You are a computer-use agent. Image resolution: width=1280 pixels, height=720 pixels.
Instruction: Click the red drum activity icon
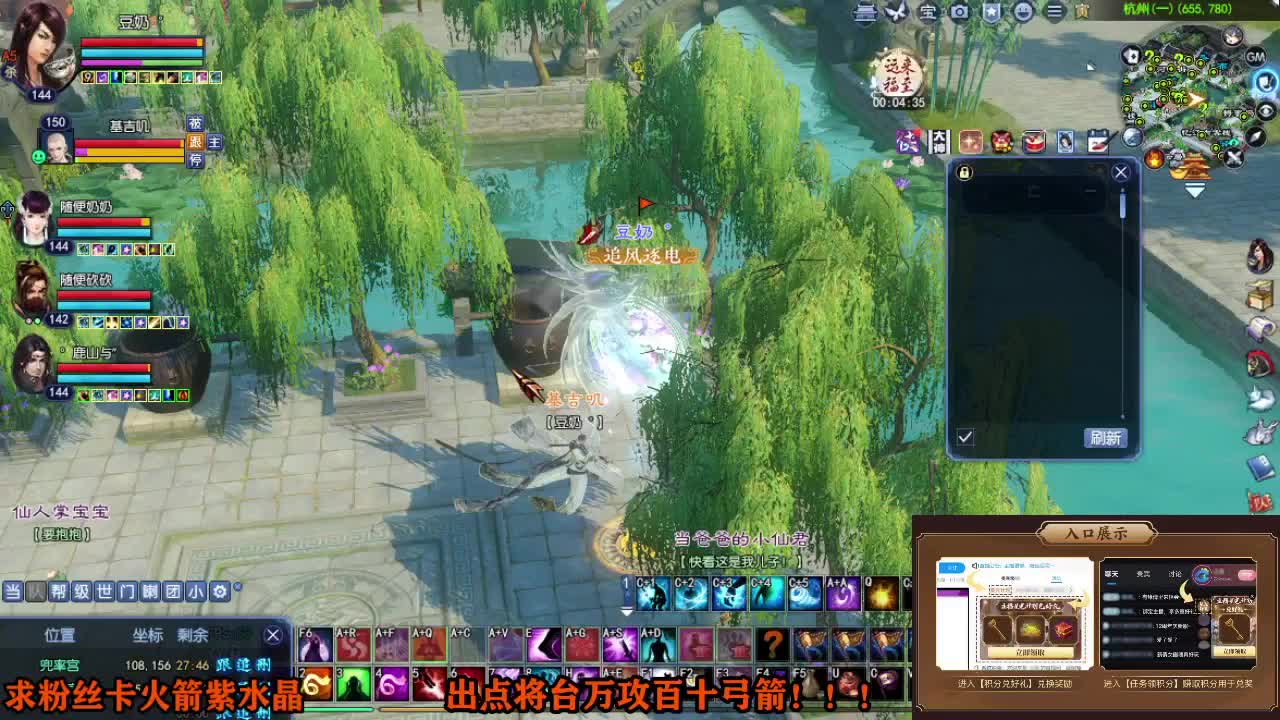click(1032, 143)
